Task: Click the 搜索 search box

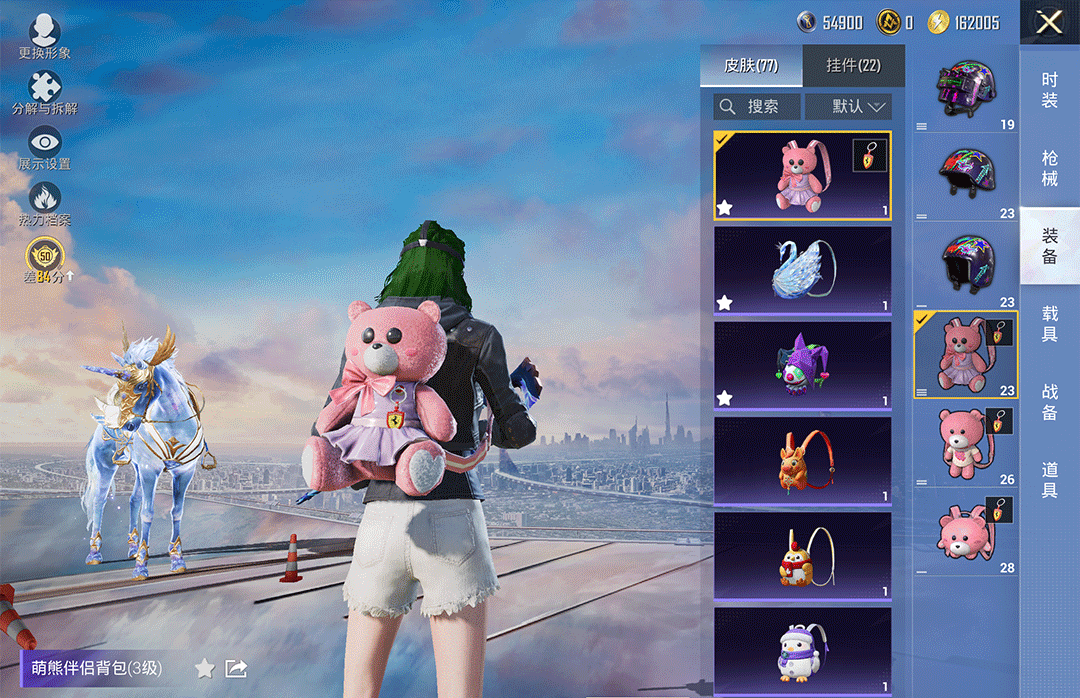Action: pos(757,106)
